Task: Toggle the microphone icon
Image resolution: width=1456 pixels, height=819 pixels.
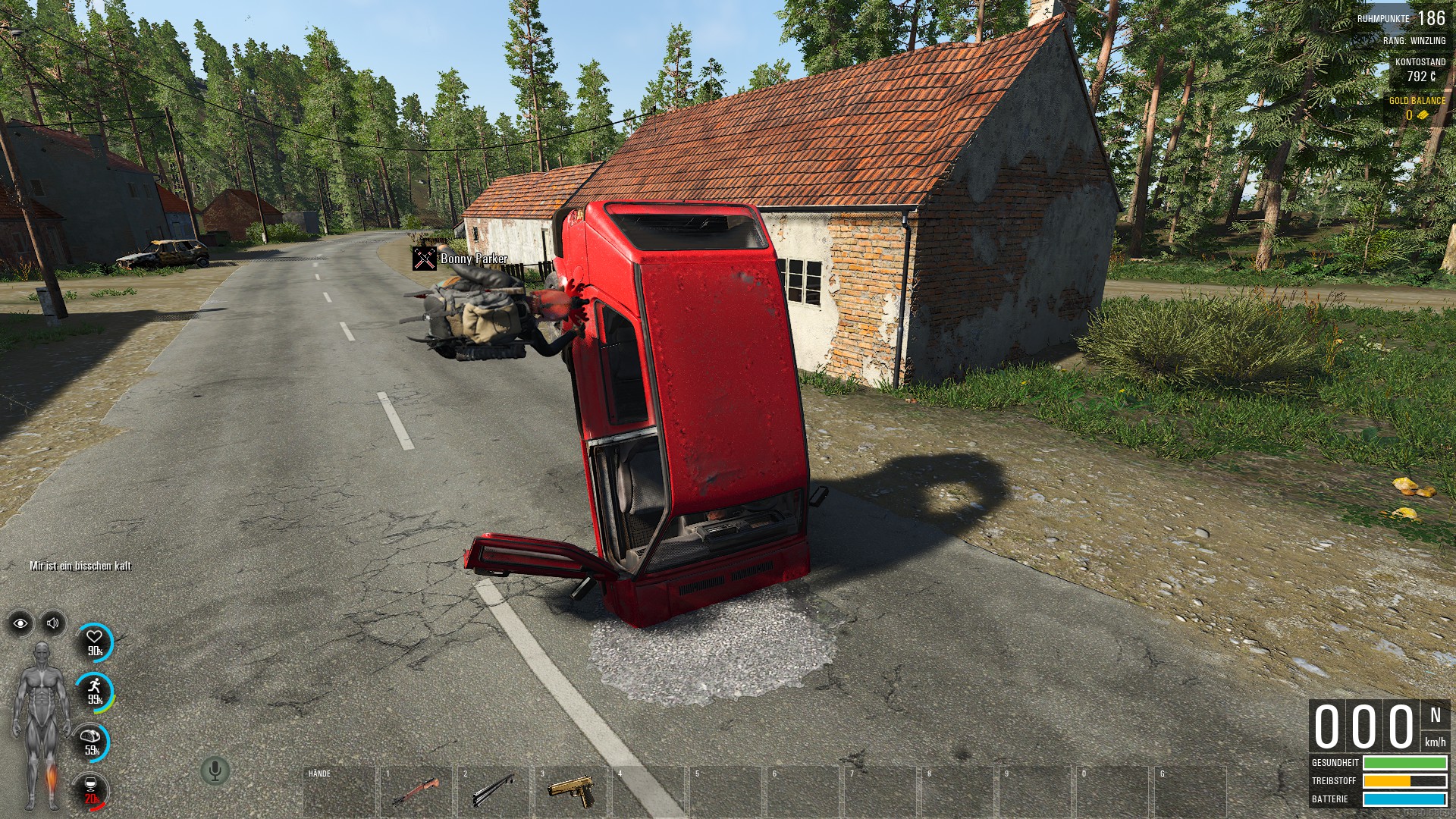Action: (215, 771)
